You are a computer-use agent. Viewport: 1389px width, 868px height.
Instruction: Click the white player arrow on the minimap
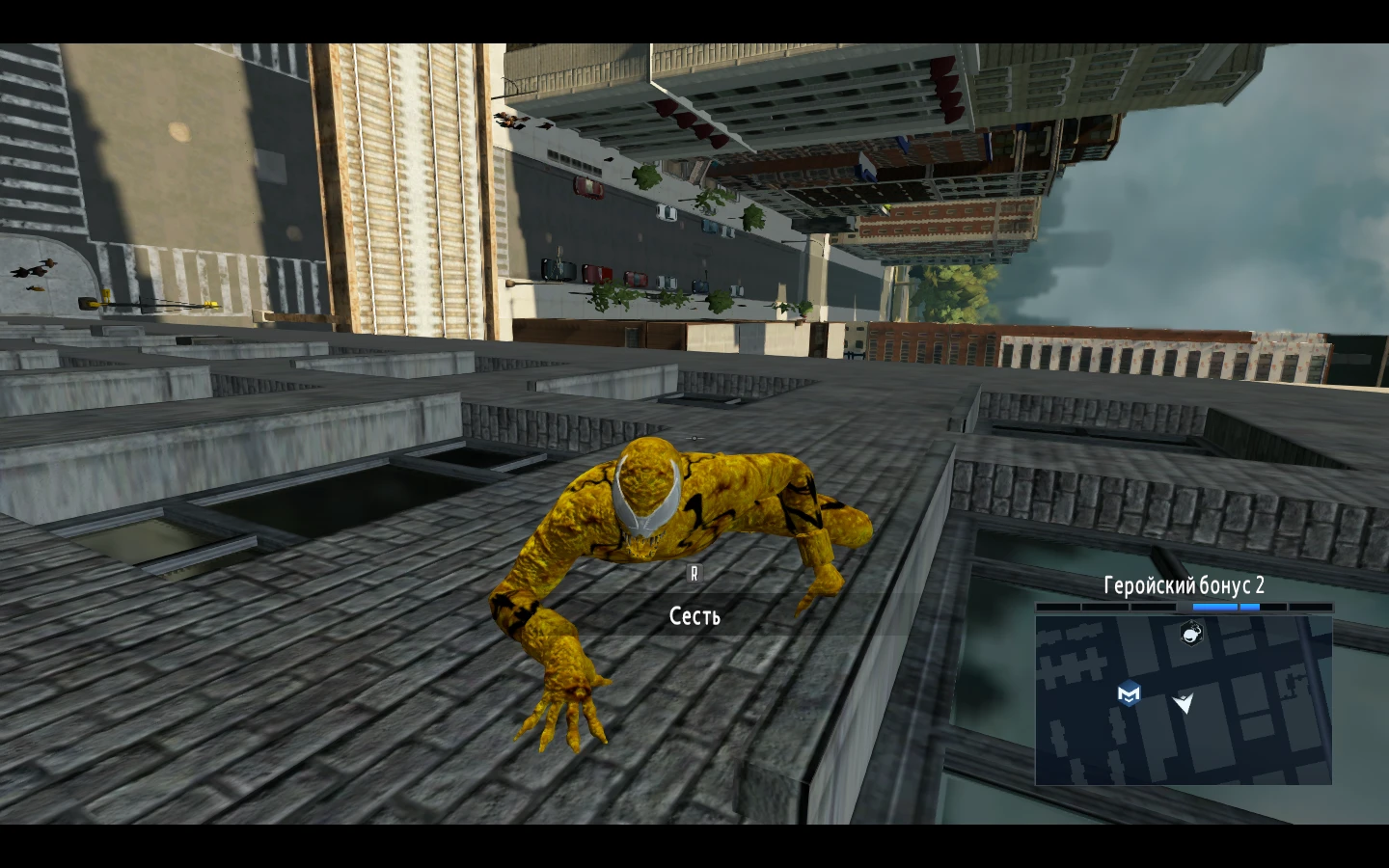point(1183,703)
